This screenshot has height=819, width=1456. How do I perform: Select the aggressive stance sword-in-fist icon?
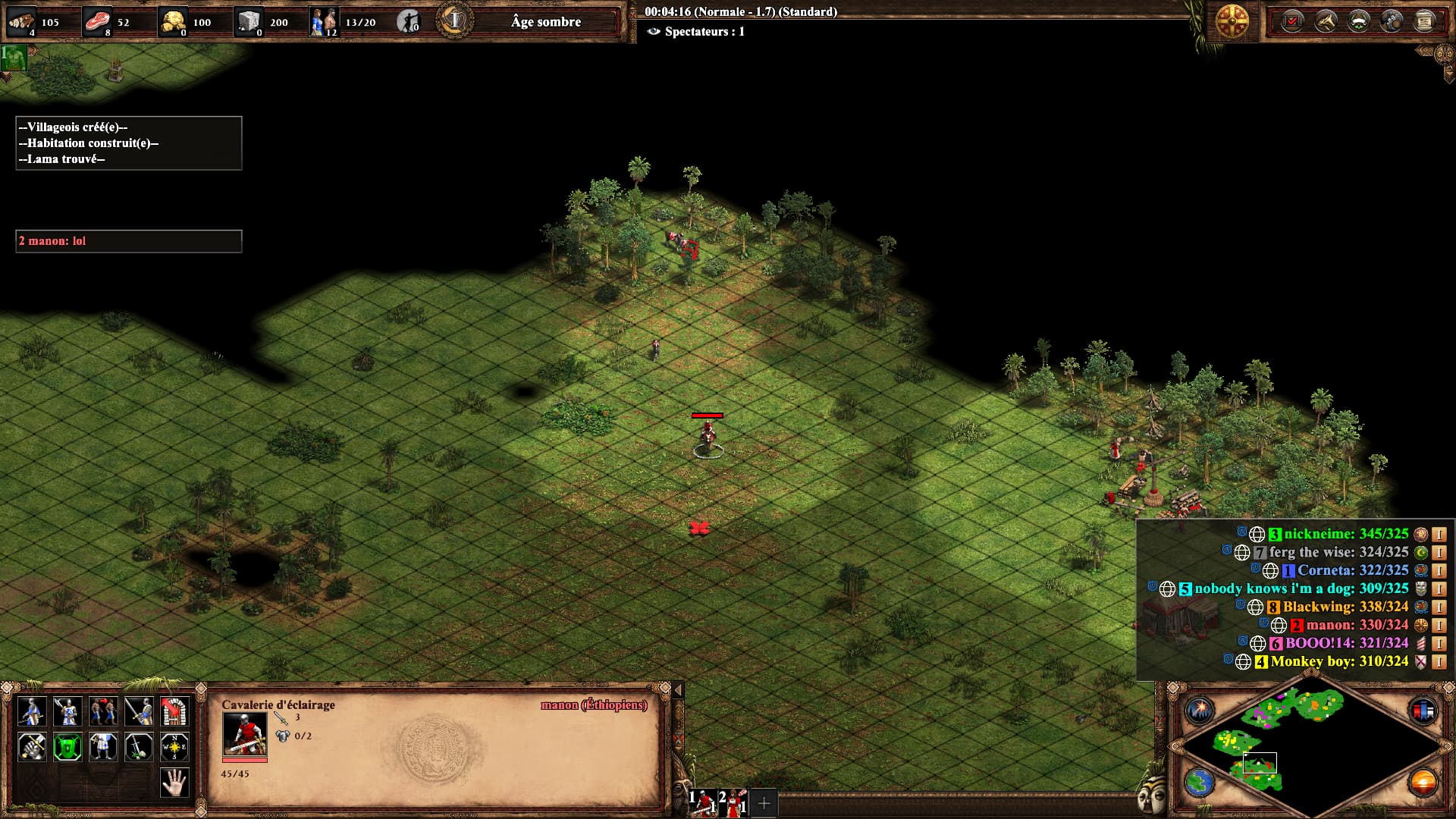click(x=32, y=747)
